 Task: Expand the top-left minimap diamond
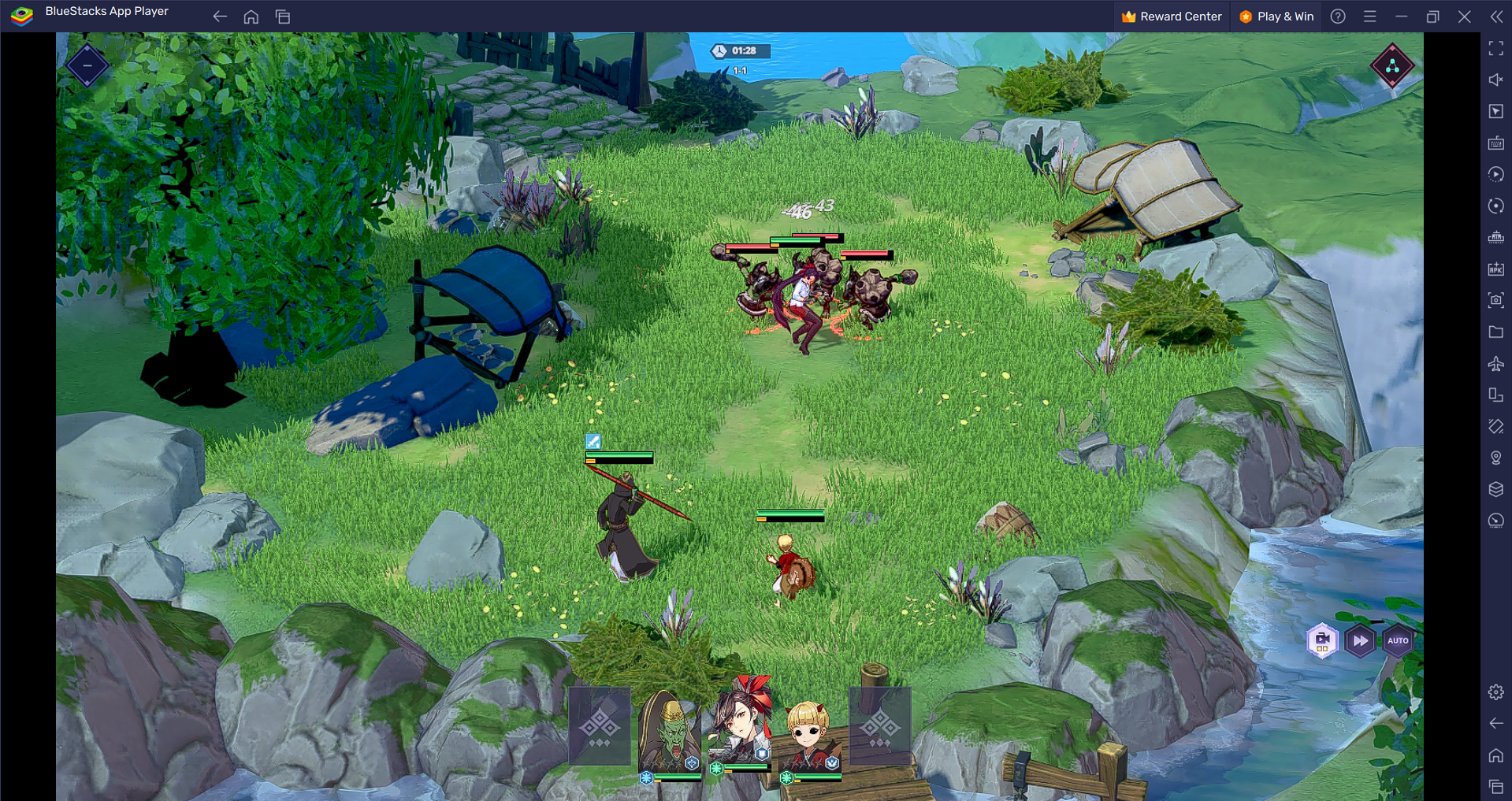click(87, 65)
